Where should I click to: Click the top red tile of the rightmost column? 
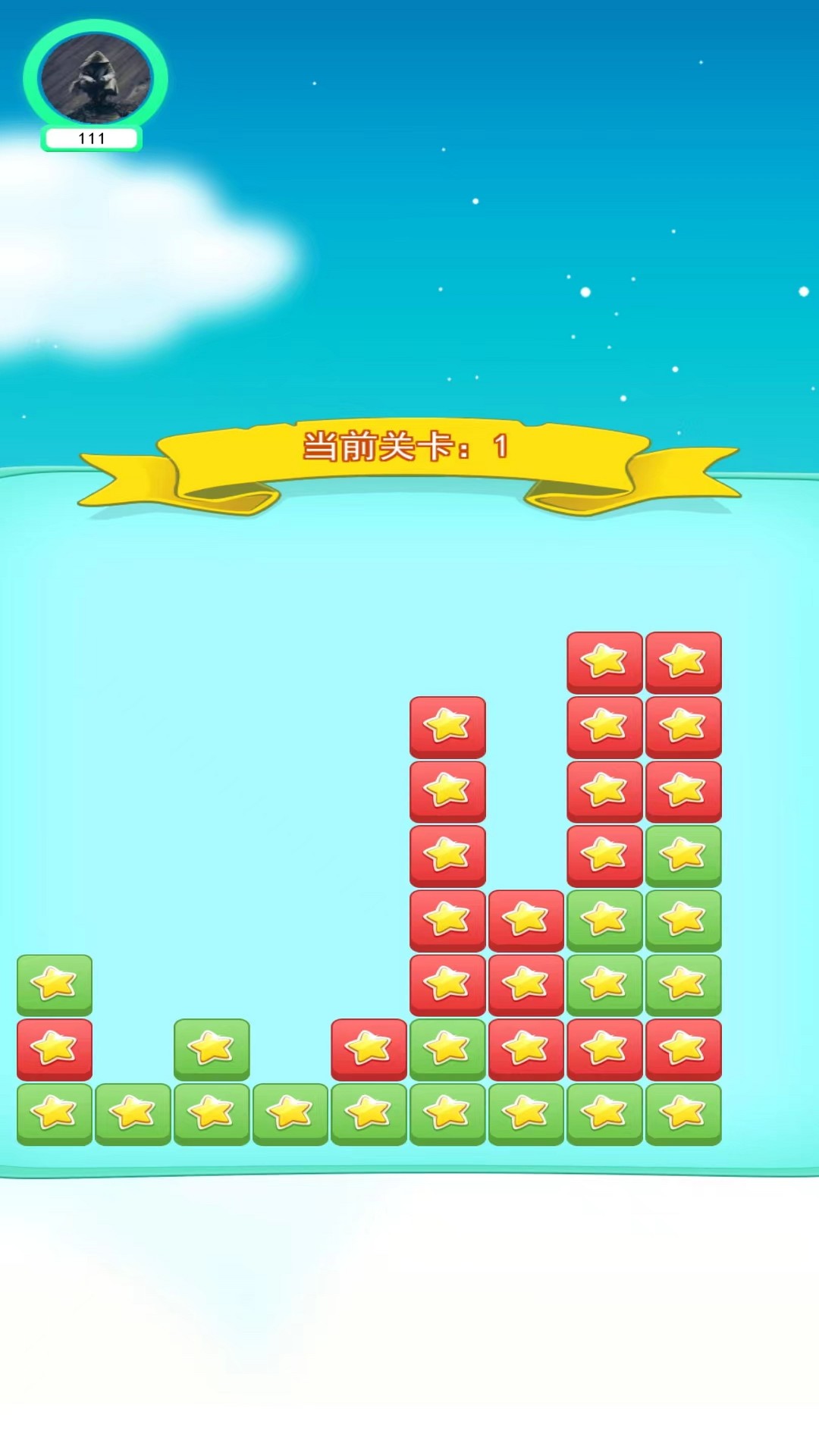[x=683, y=662]
